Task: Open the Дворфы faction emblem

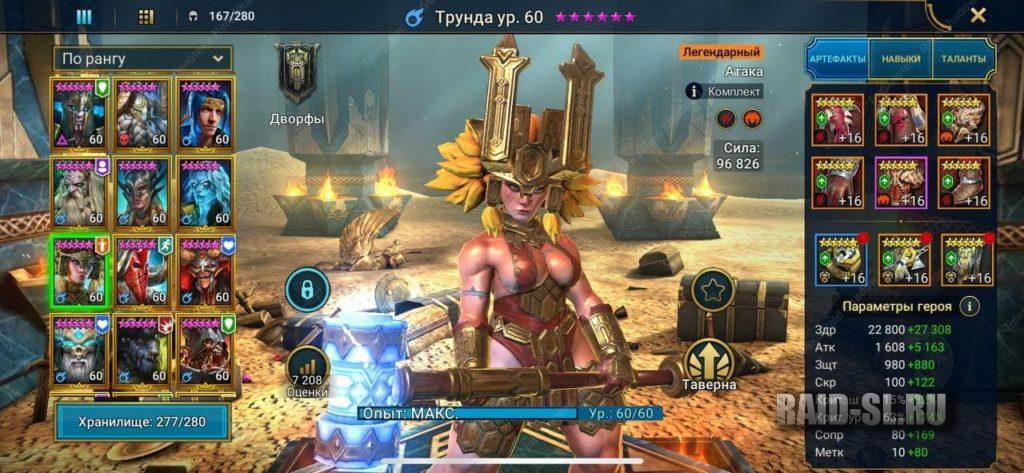Action: (297, 73)
